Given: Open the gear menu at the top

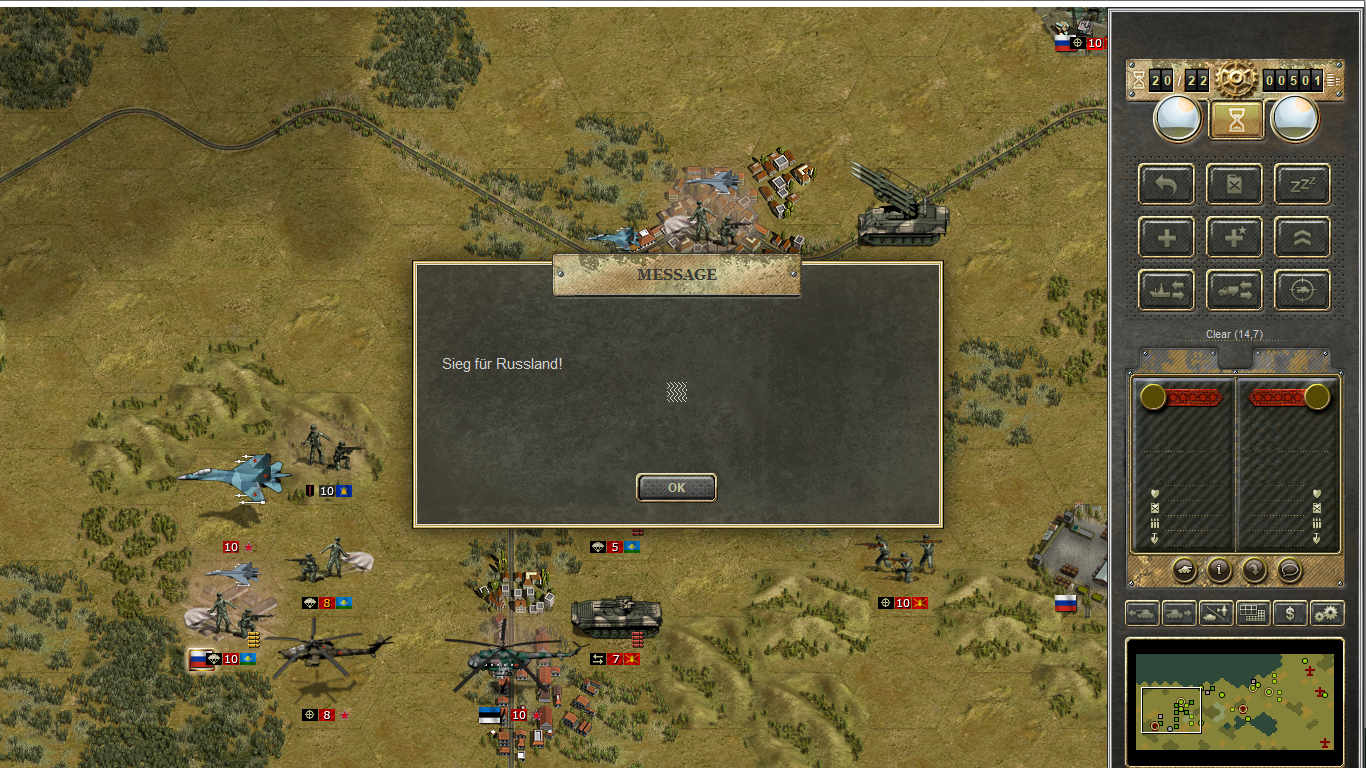Looking at the screenshot, I should coord(1236,78).
